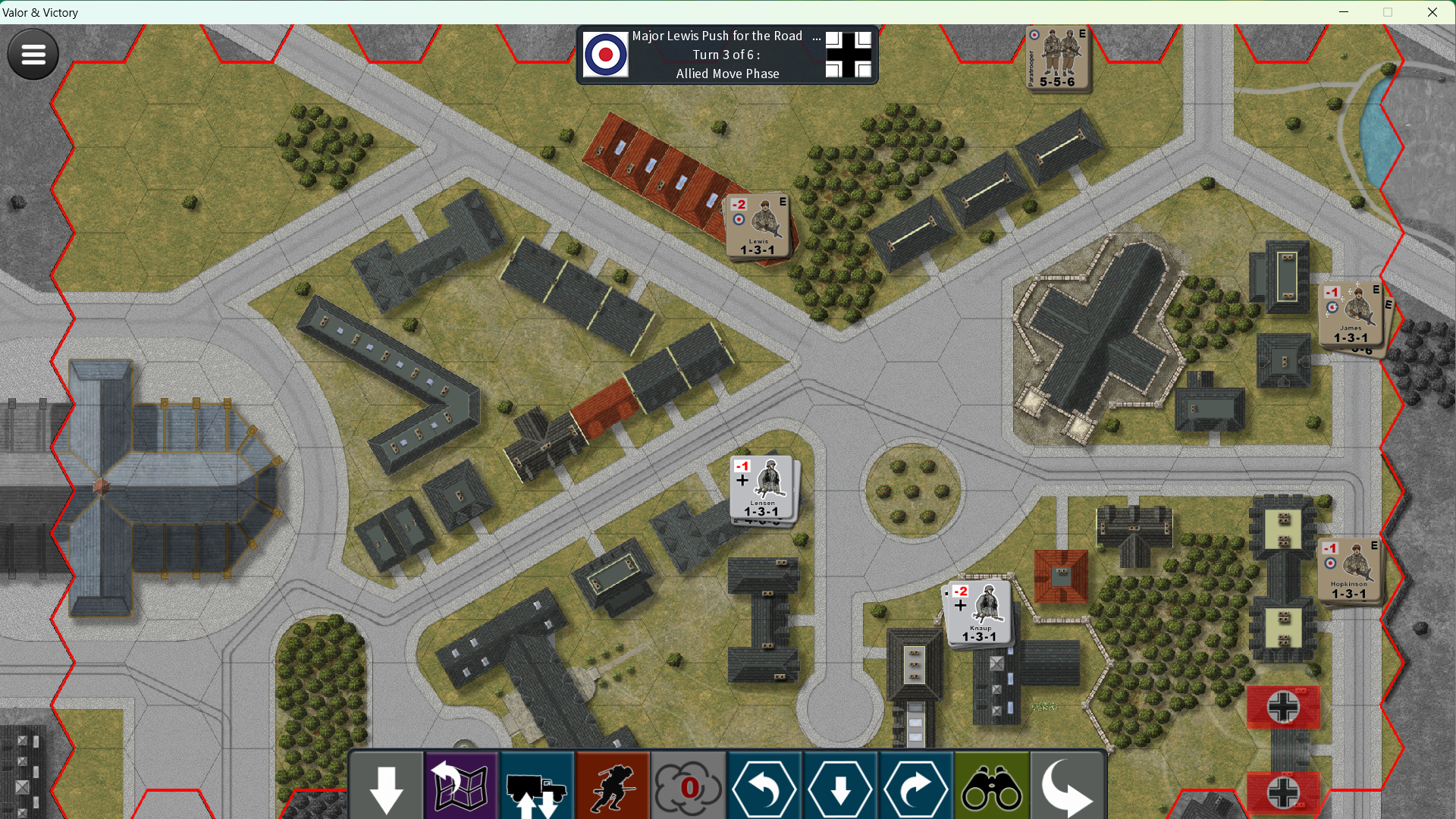The height and width of the screenshot is (819, 1456).
Task: Select the German Knaup leader counter
Action: coord(979,613)
